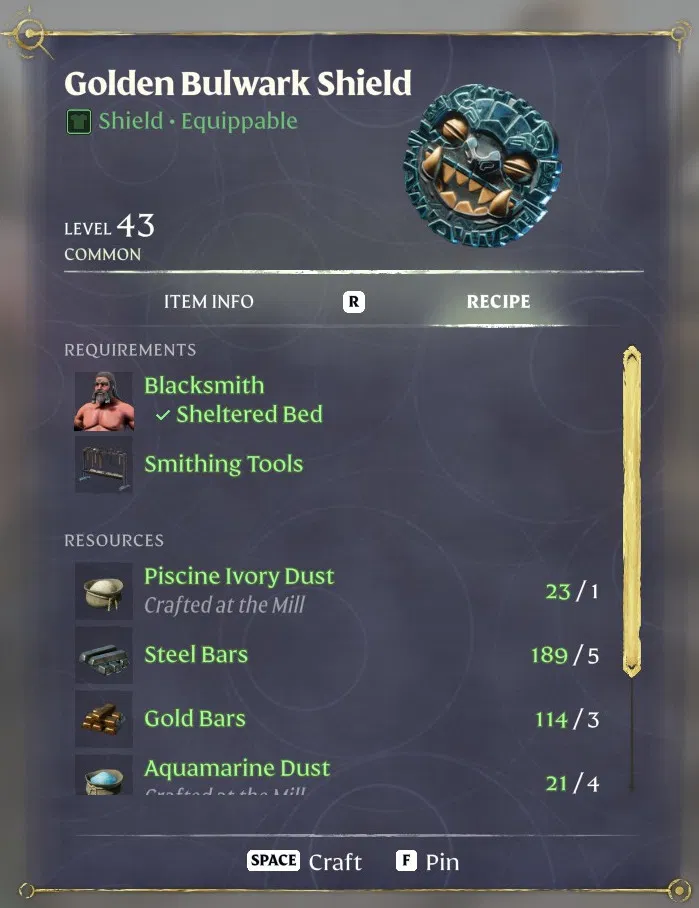Open the Recipe tab
Viewport: 699px width, 908px height.
click(498, 302)
